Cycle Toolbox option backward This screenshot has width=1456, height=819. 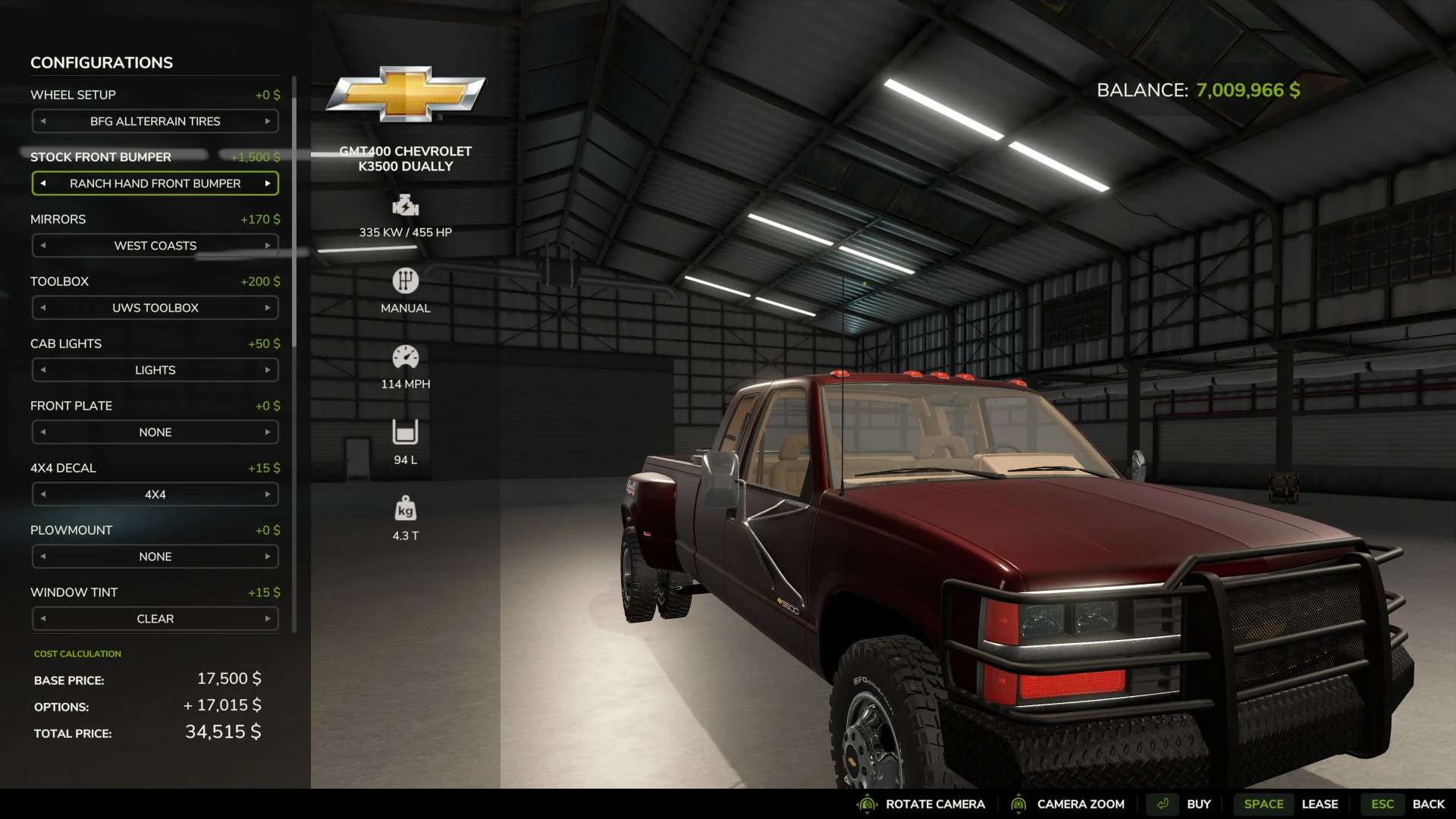coord(43,308)
